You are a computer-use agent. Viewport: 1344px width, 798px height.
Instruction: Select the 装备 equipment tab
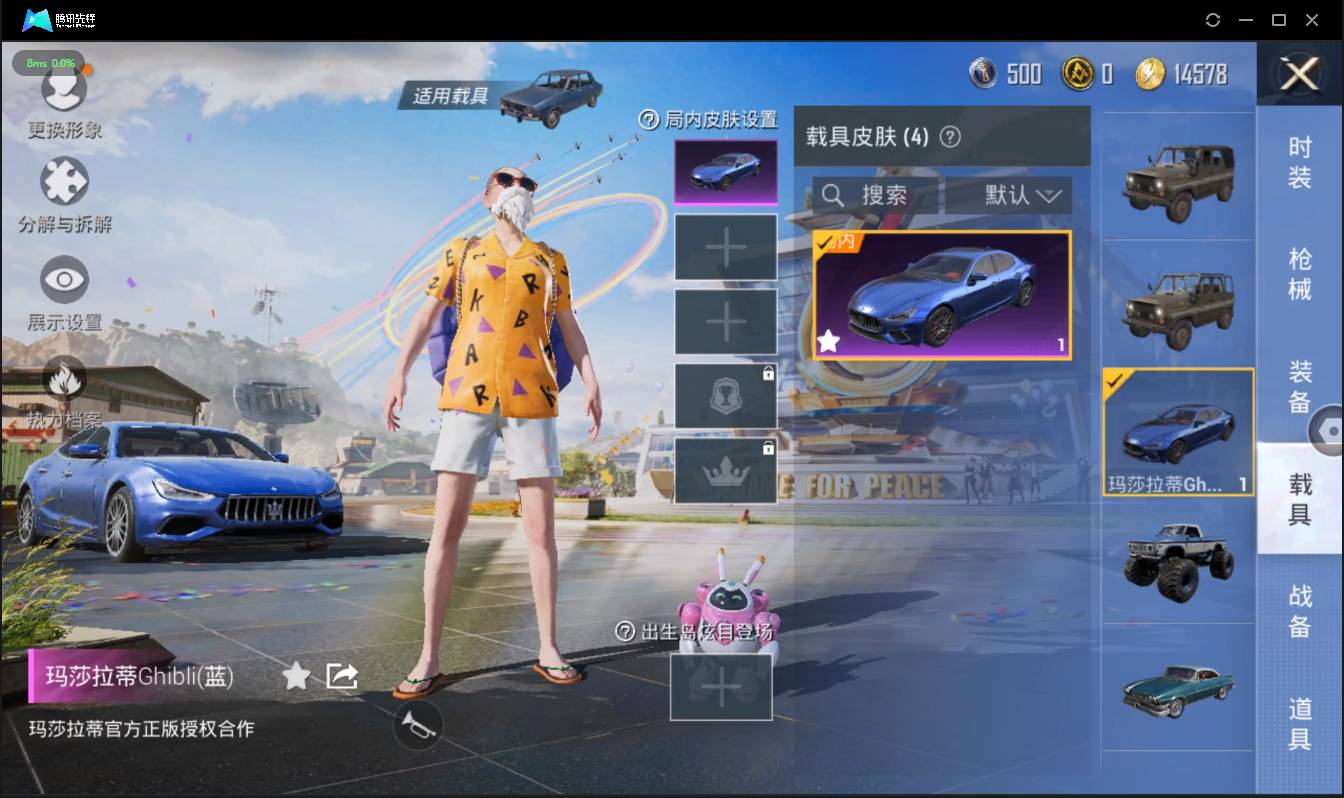point(1299,387)
